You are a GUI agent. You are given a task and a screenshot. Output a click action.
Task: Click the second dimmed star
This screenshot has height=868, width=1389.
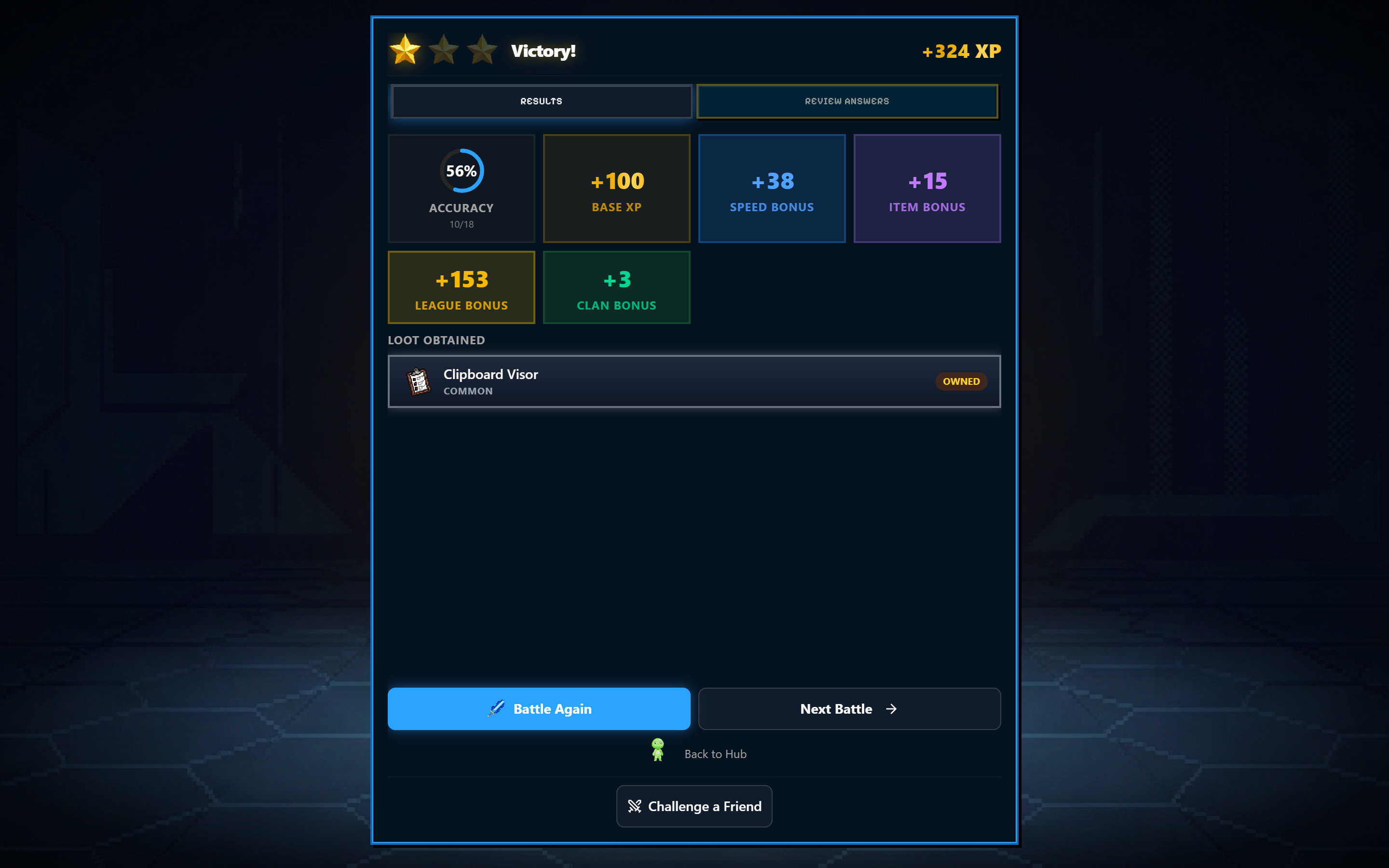(x=444, y=51)
